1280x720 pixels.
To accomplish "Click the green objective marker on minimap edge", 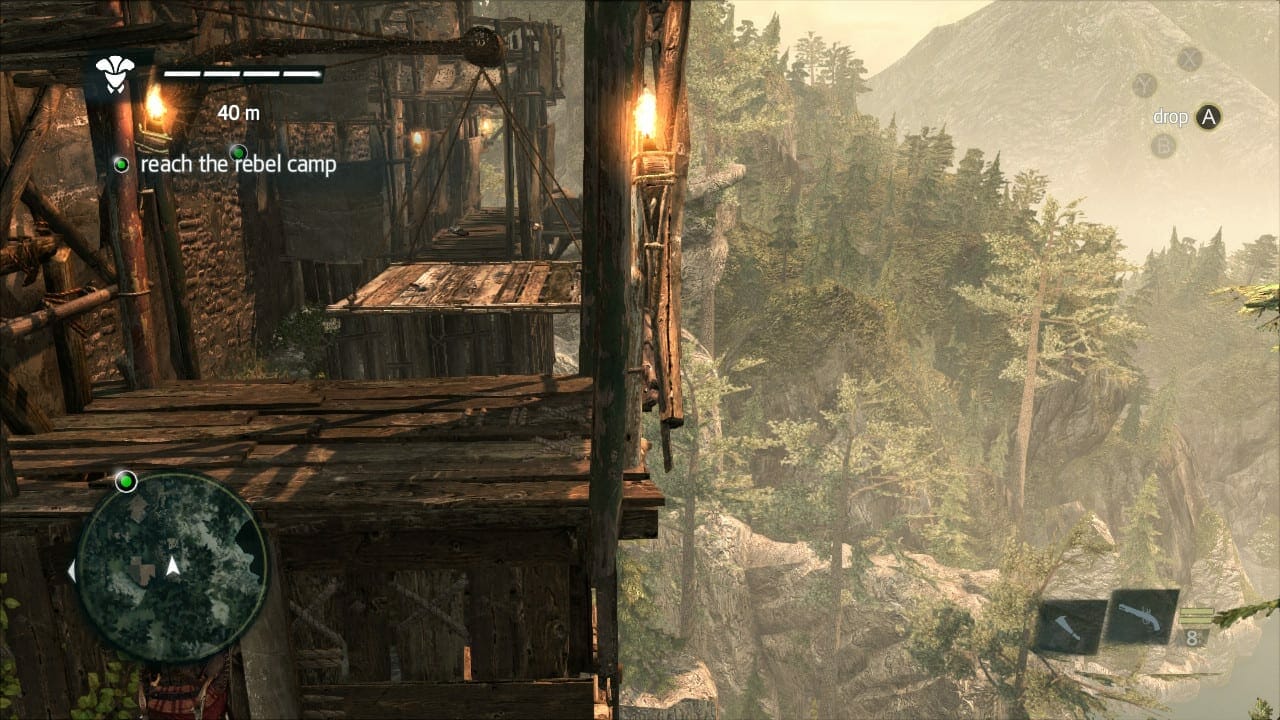I will (x=126, y=482).
